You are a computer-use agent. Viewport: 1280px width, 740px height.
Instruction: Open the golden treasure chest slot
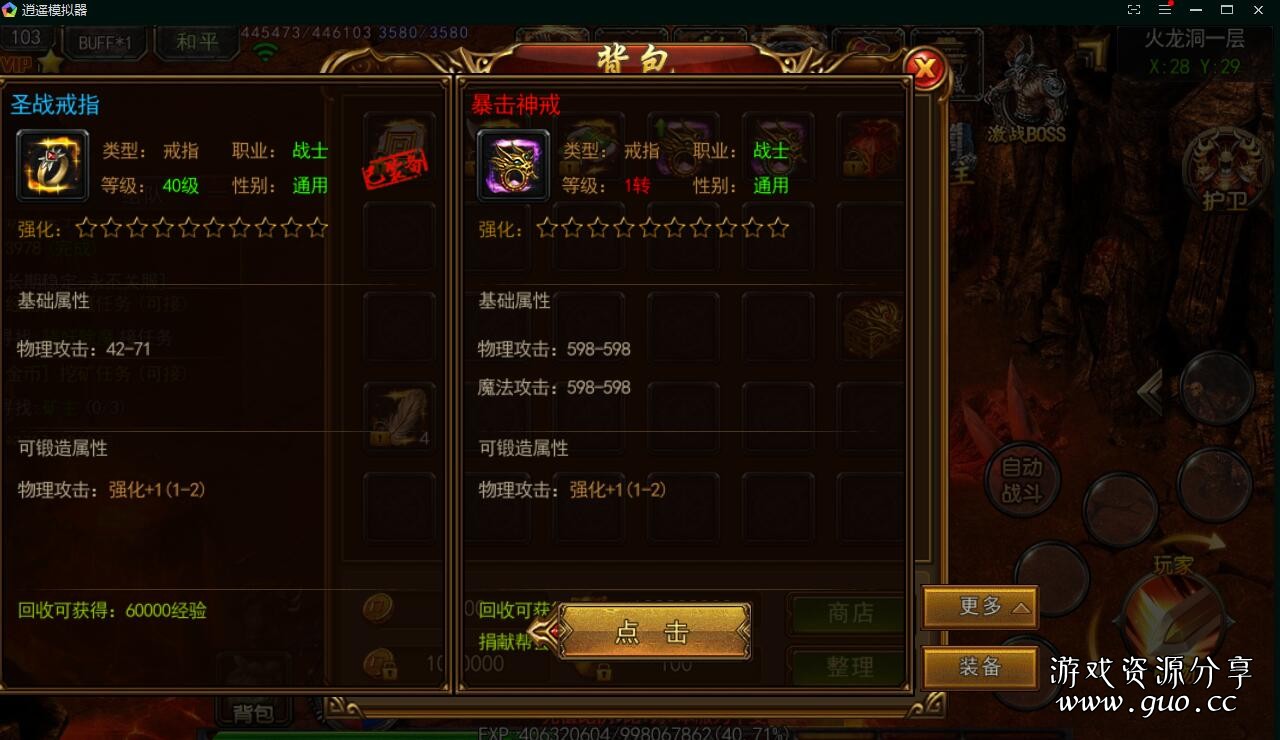click(872, 326)
